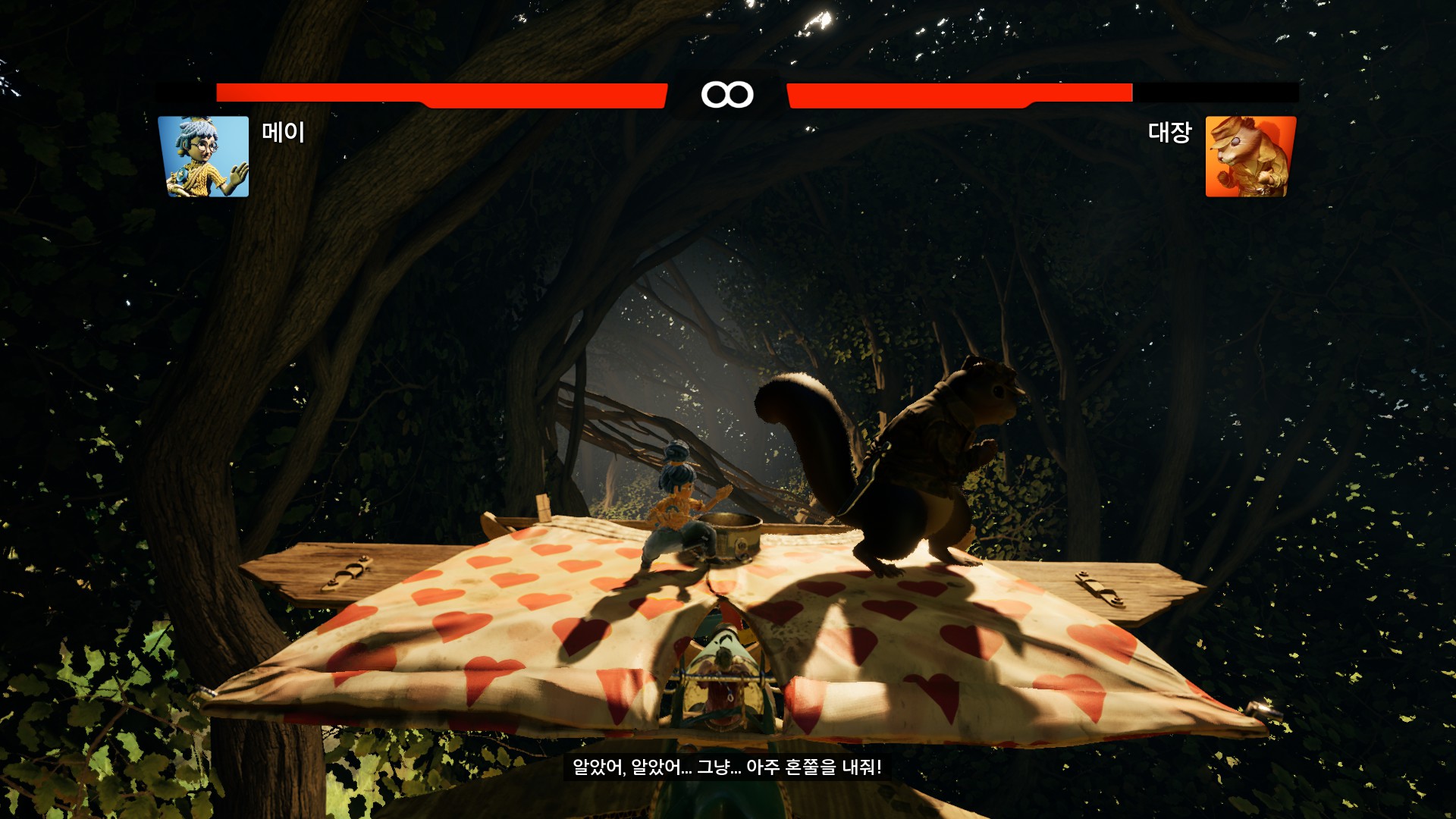The image size is (1456, 819).
Task: Click the black right segment of boss's bar
Action: pos(1213,92)
